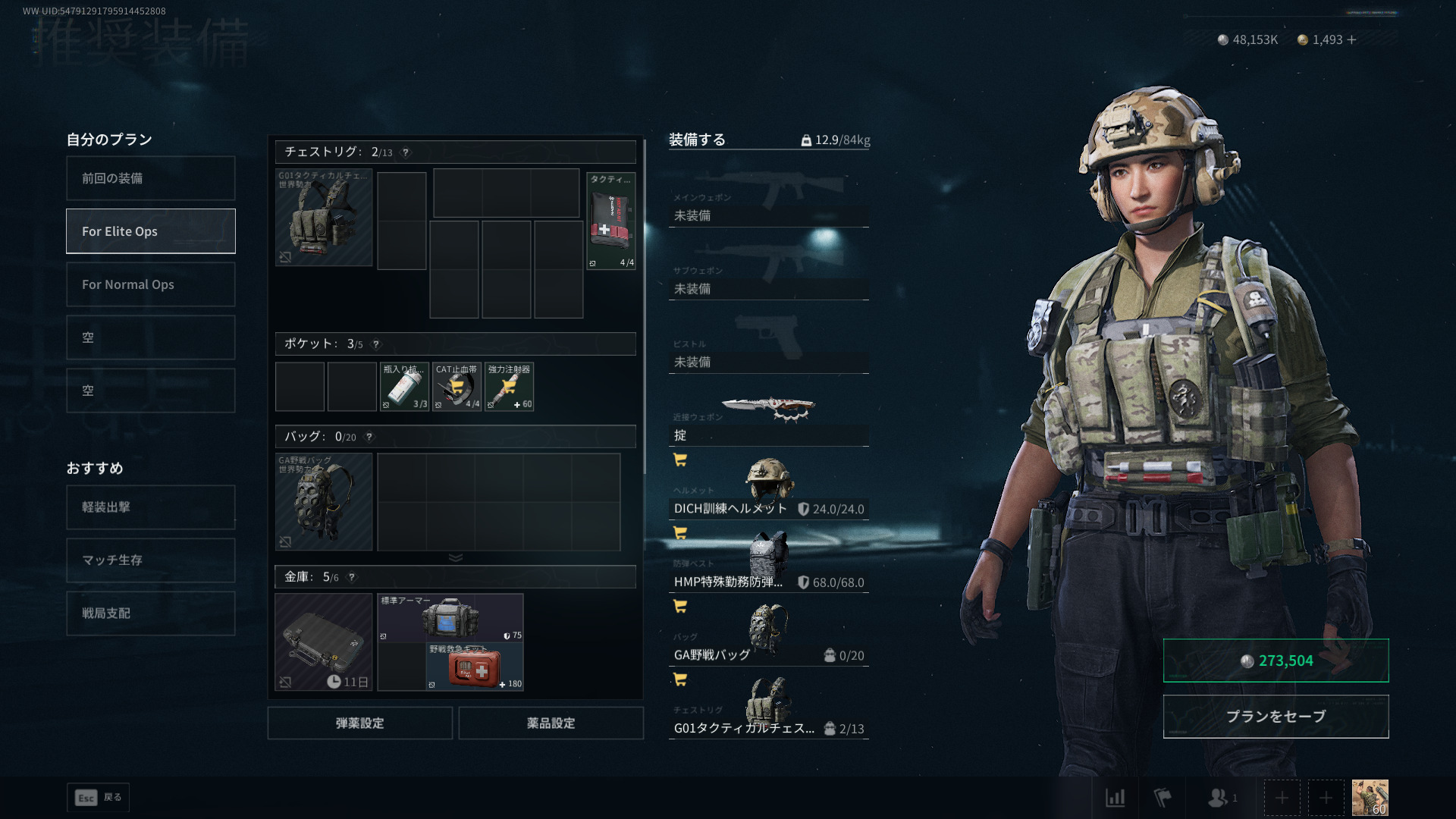Buy loadout for 273,504 price button

coord(1276,661)
